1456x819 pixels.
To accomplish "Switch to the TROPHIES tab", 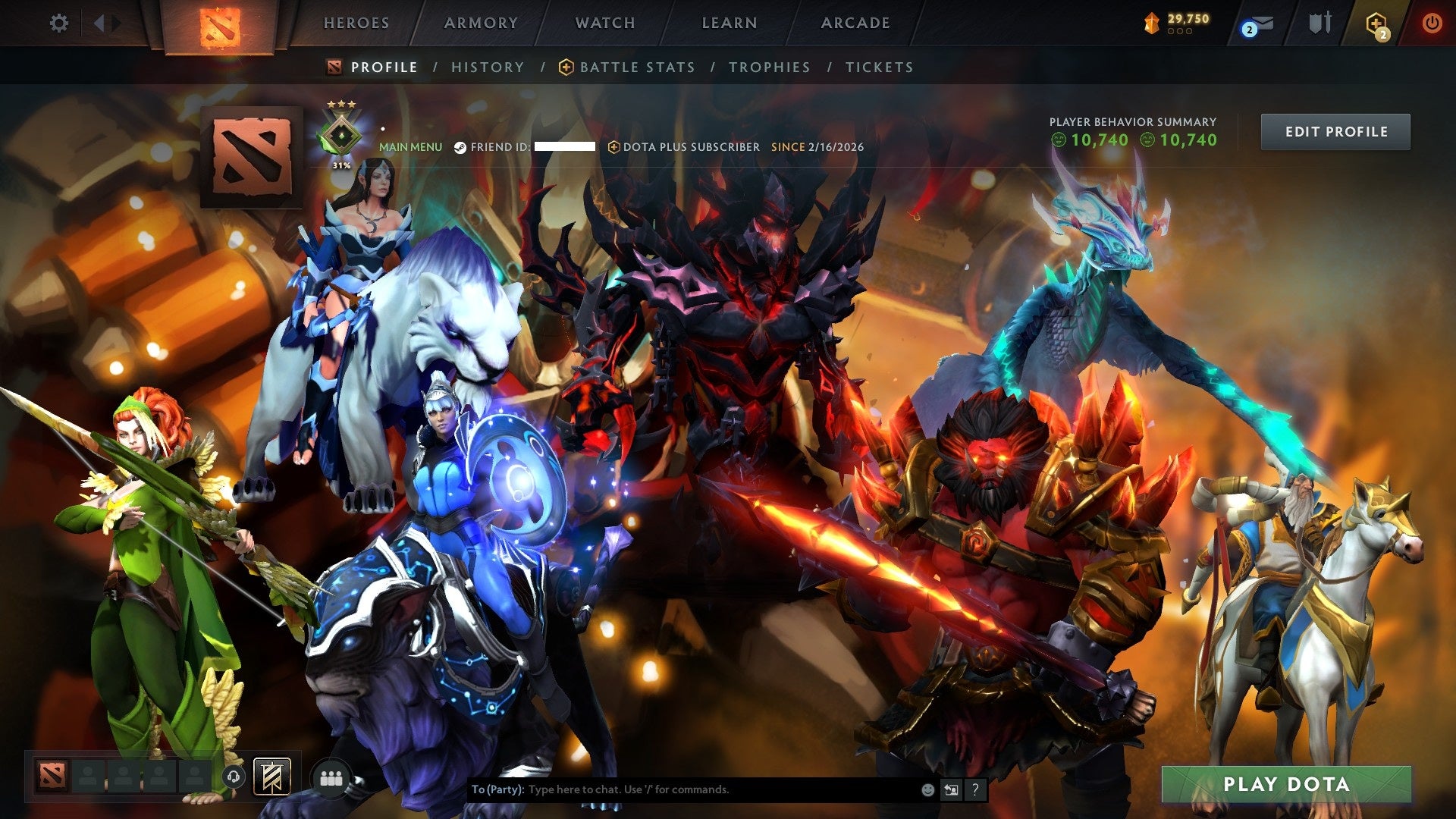I will [769, 67].
